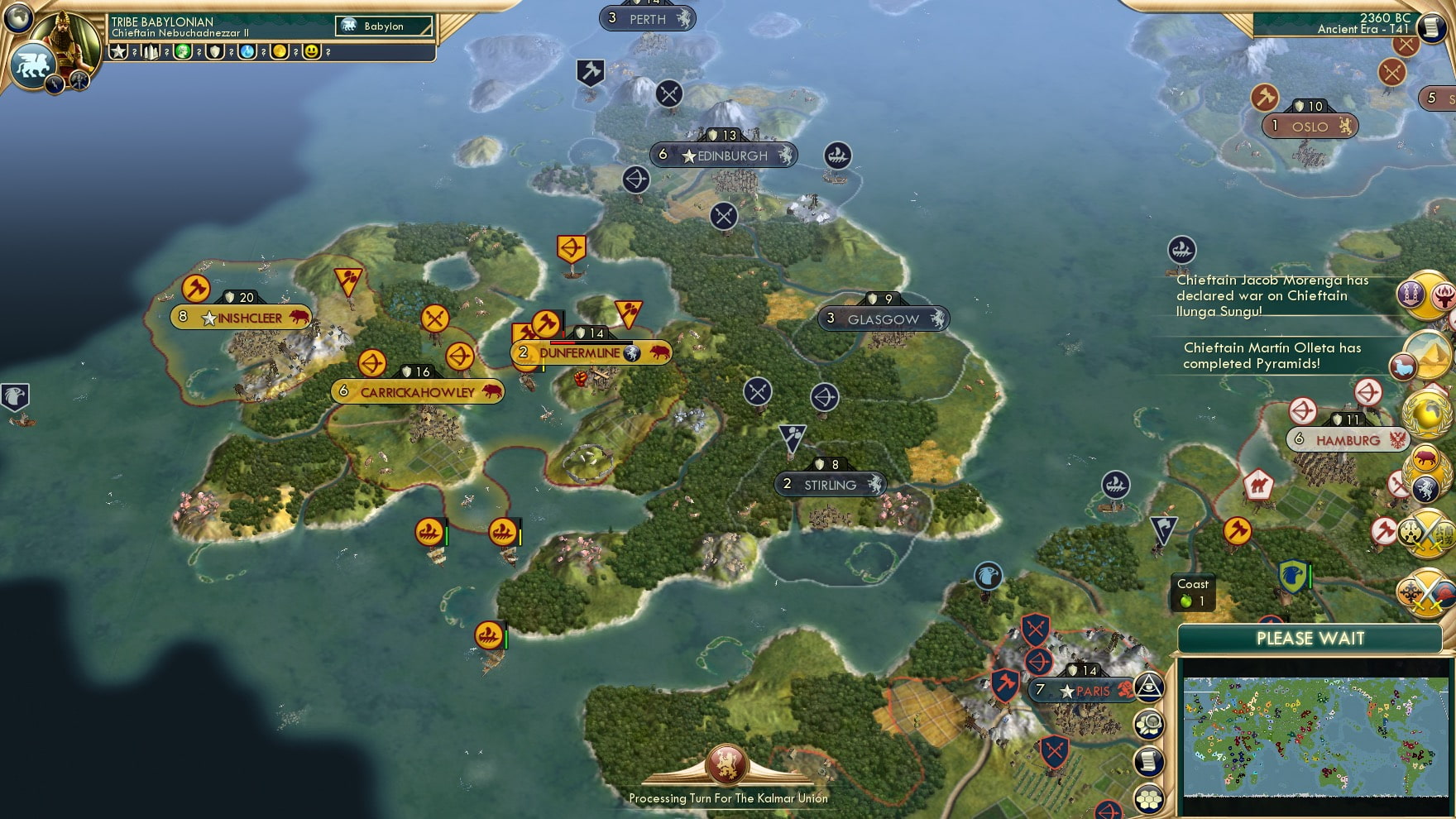
Task: Click the all-seeing eye icon above the minimap
Action: 1150,688
